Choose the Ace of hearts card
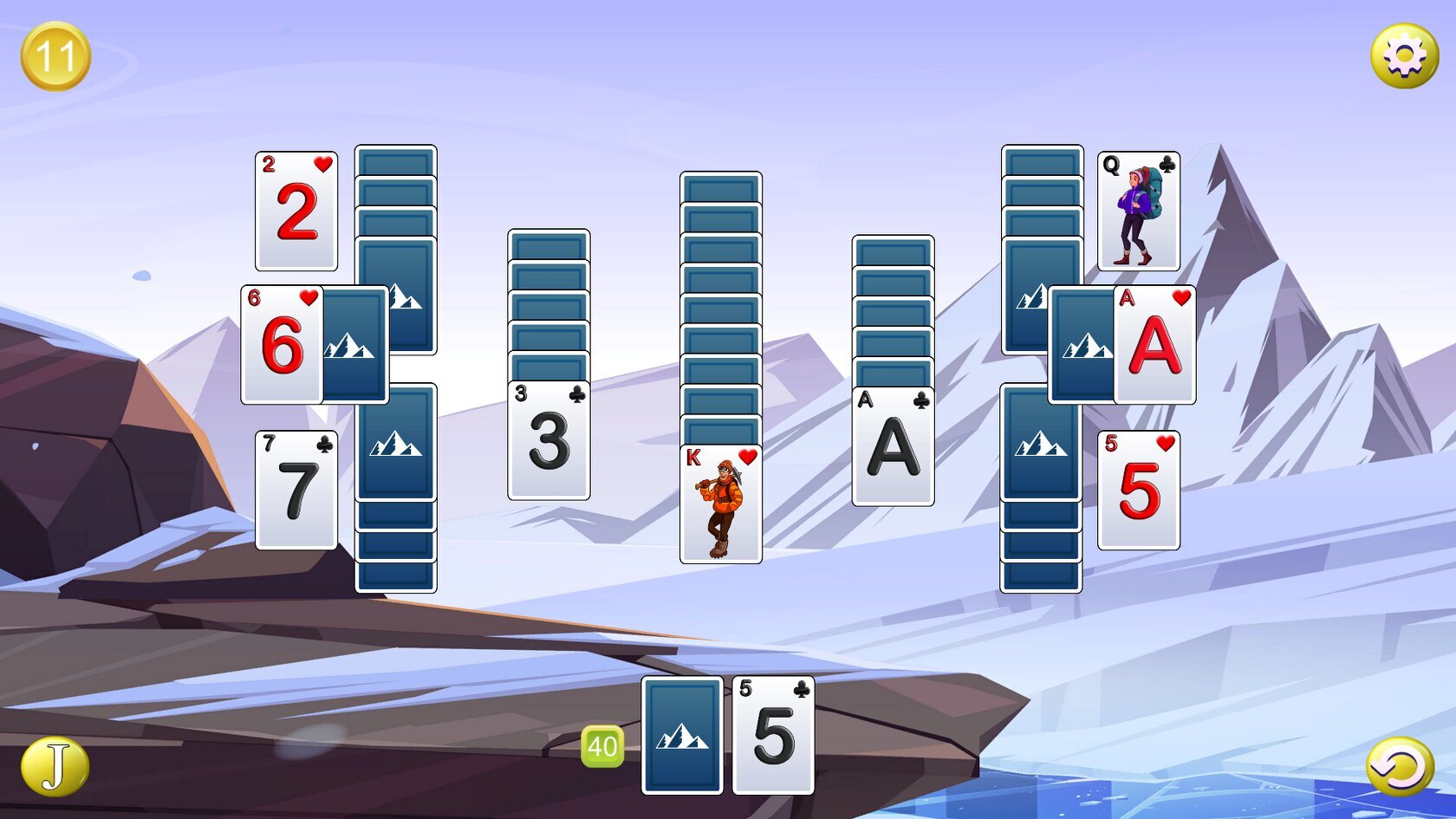Viewport: 1456px width, 819px height. 1155,345
